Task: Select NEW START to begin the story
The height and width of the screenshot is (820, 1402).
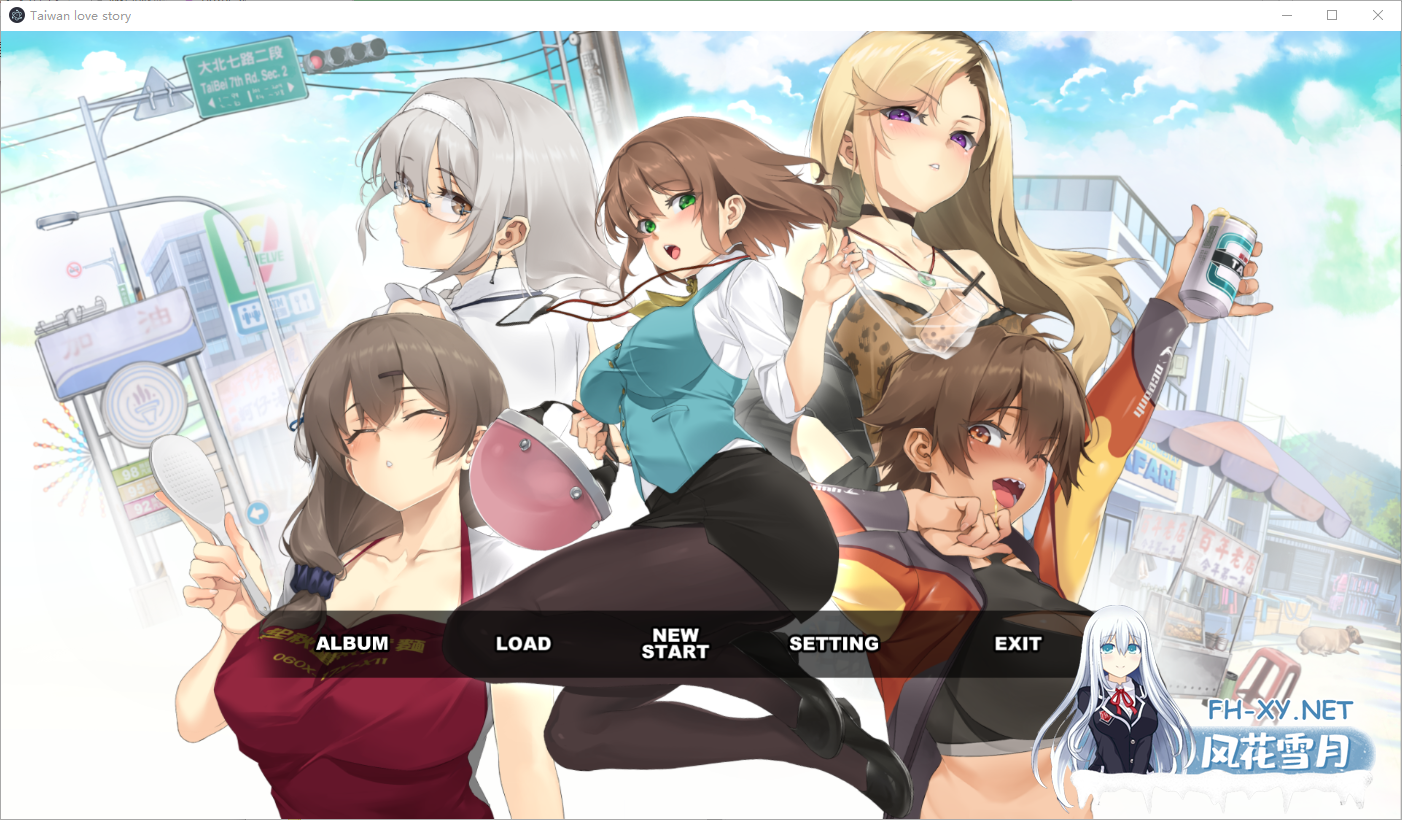Action: click(675, 643)
